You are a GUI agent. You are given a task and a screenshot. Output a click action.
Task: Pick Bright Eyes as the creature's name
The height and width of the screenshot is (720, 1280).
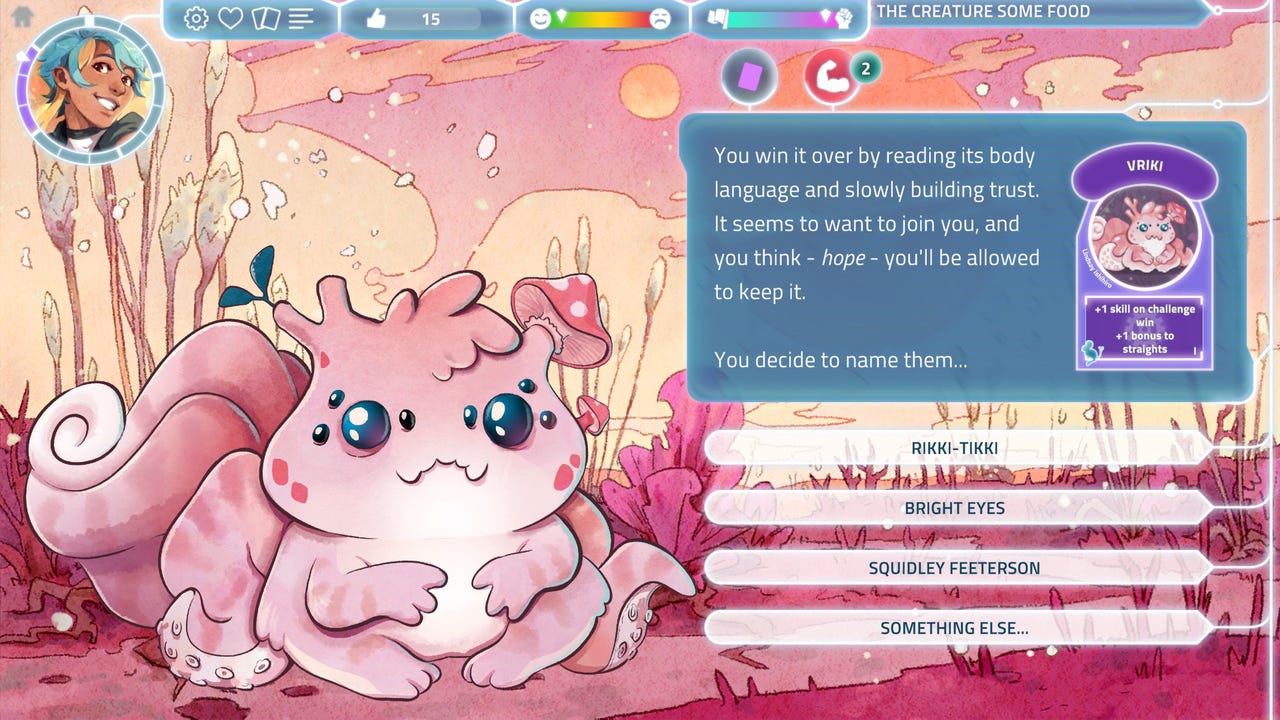pos(955,508)
